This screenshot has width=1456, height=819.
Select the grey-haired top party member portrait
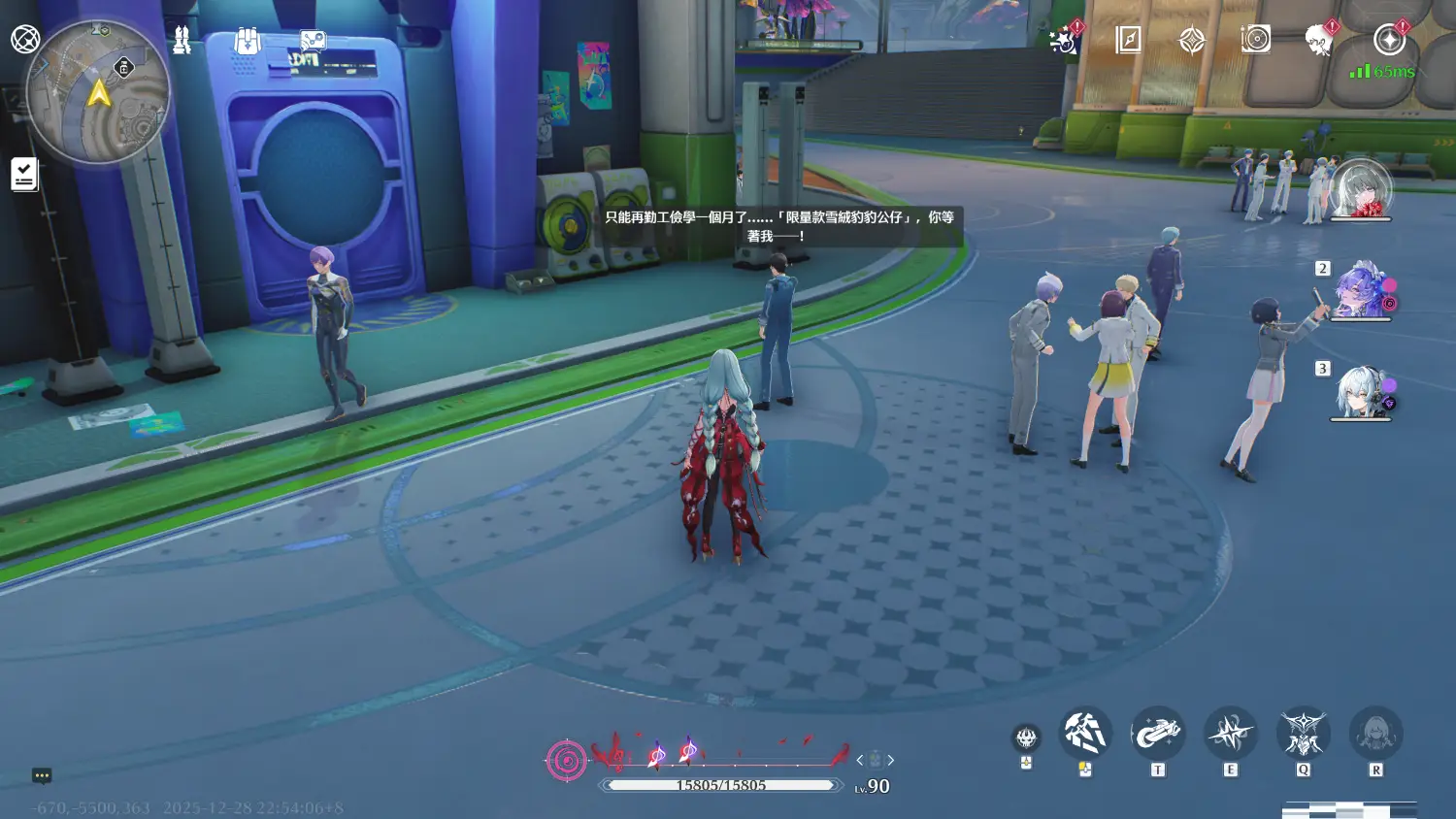1361,189
